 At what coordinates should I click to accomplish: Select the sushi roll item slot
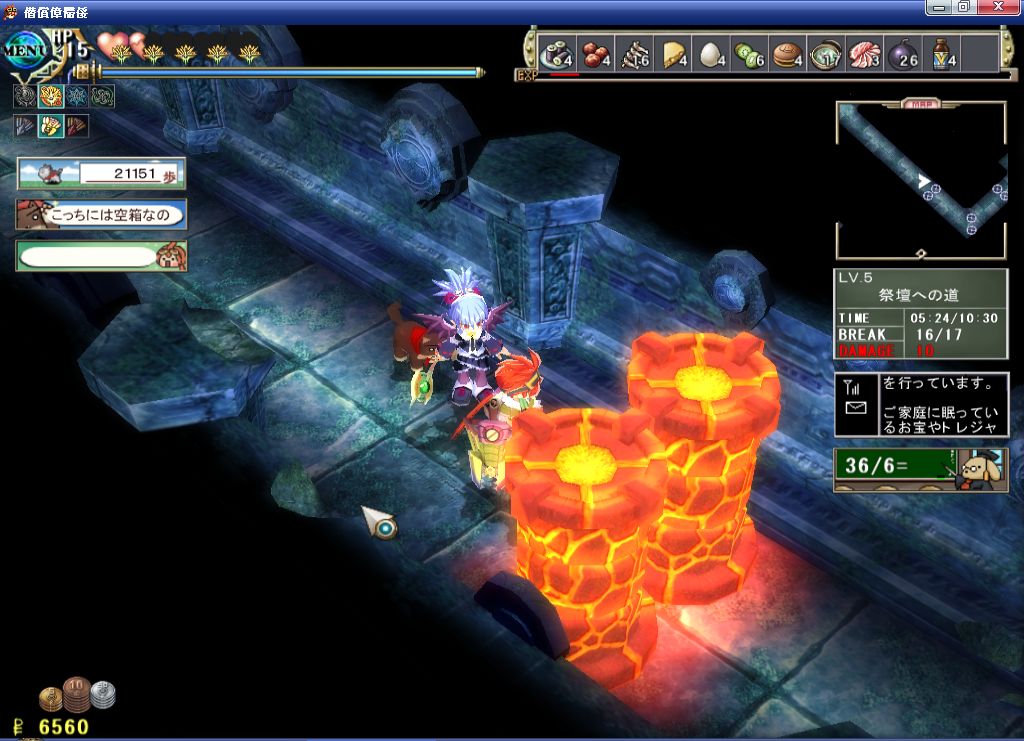pos(555,54)
